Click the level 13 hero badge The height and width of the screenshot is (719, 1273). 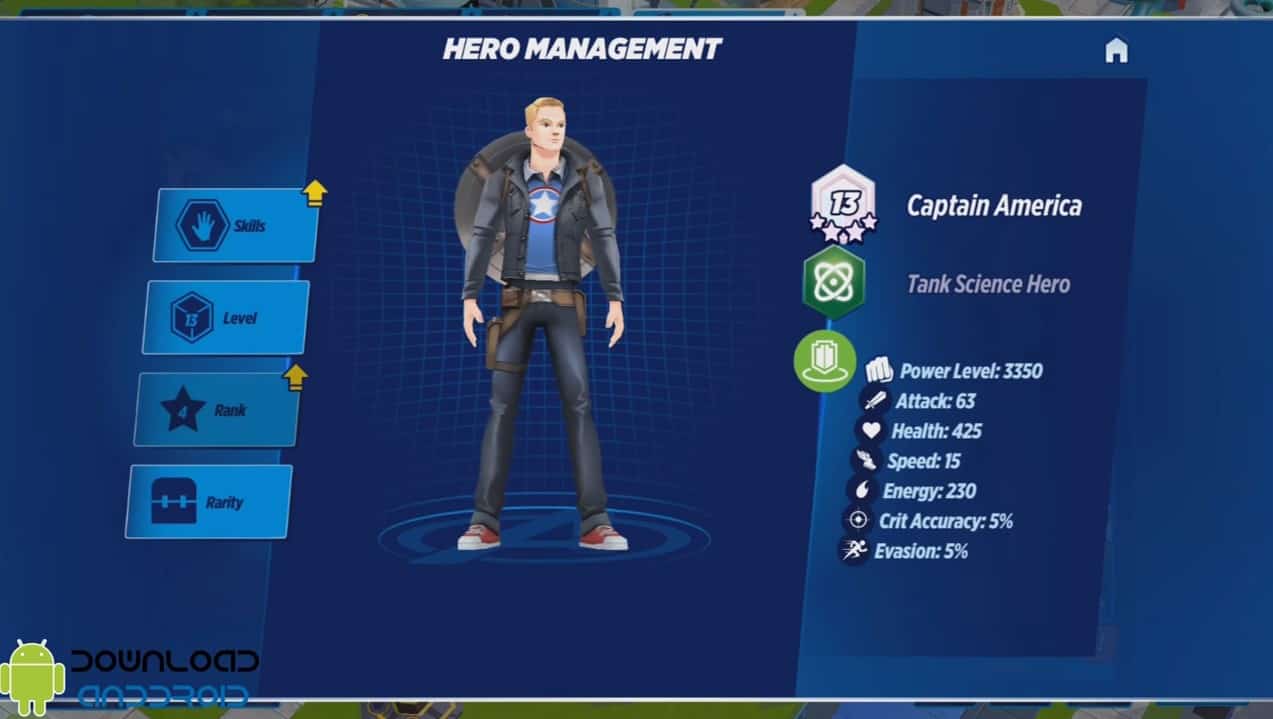(x=843, y=203)
